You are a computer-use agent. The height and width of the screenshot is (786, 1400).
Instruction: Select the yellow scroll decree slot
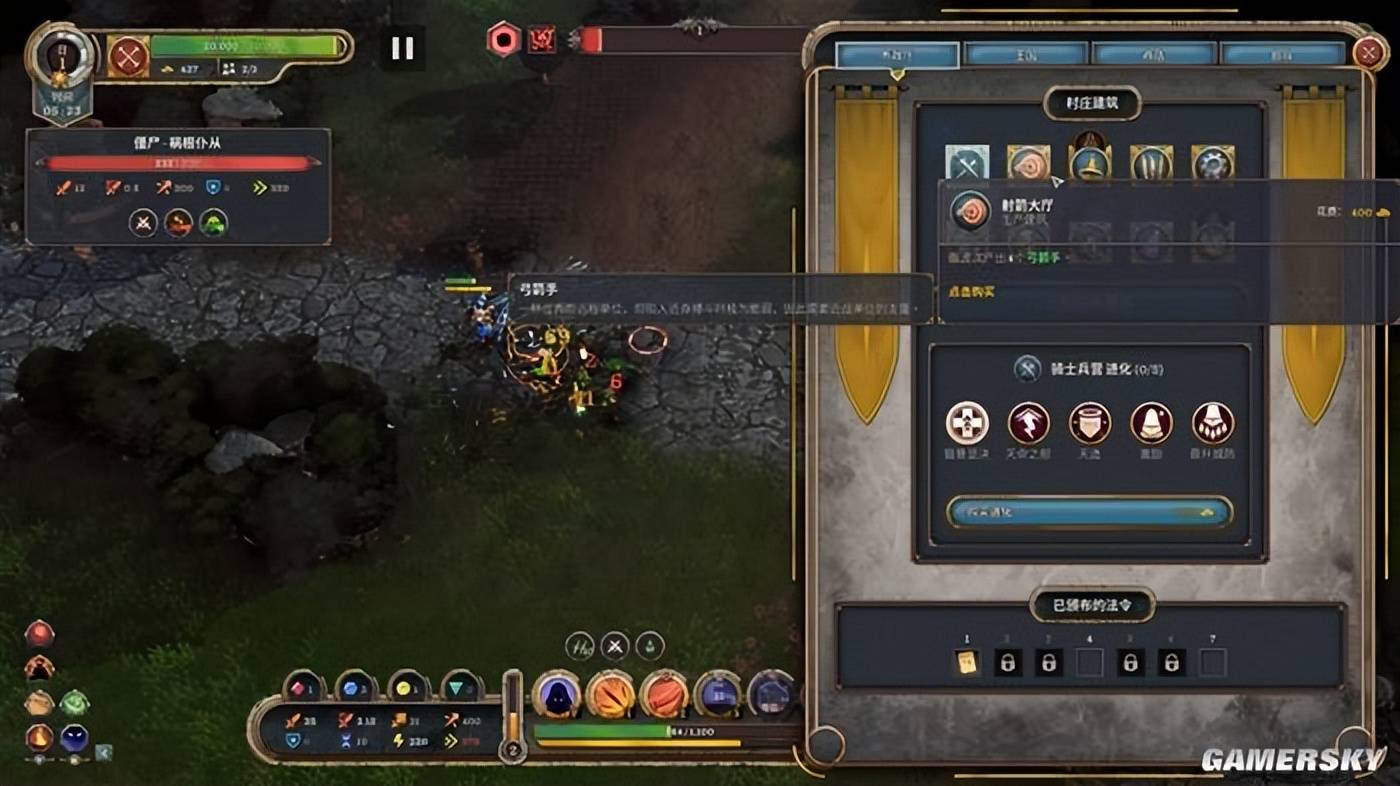click(967, 662)
